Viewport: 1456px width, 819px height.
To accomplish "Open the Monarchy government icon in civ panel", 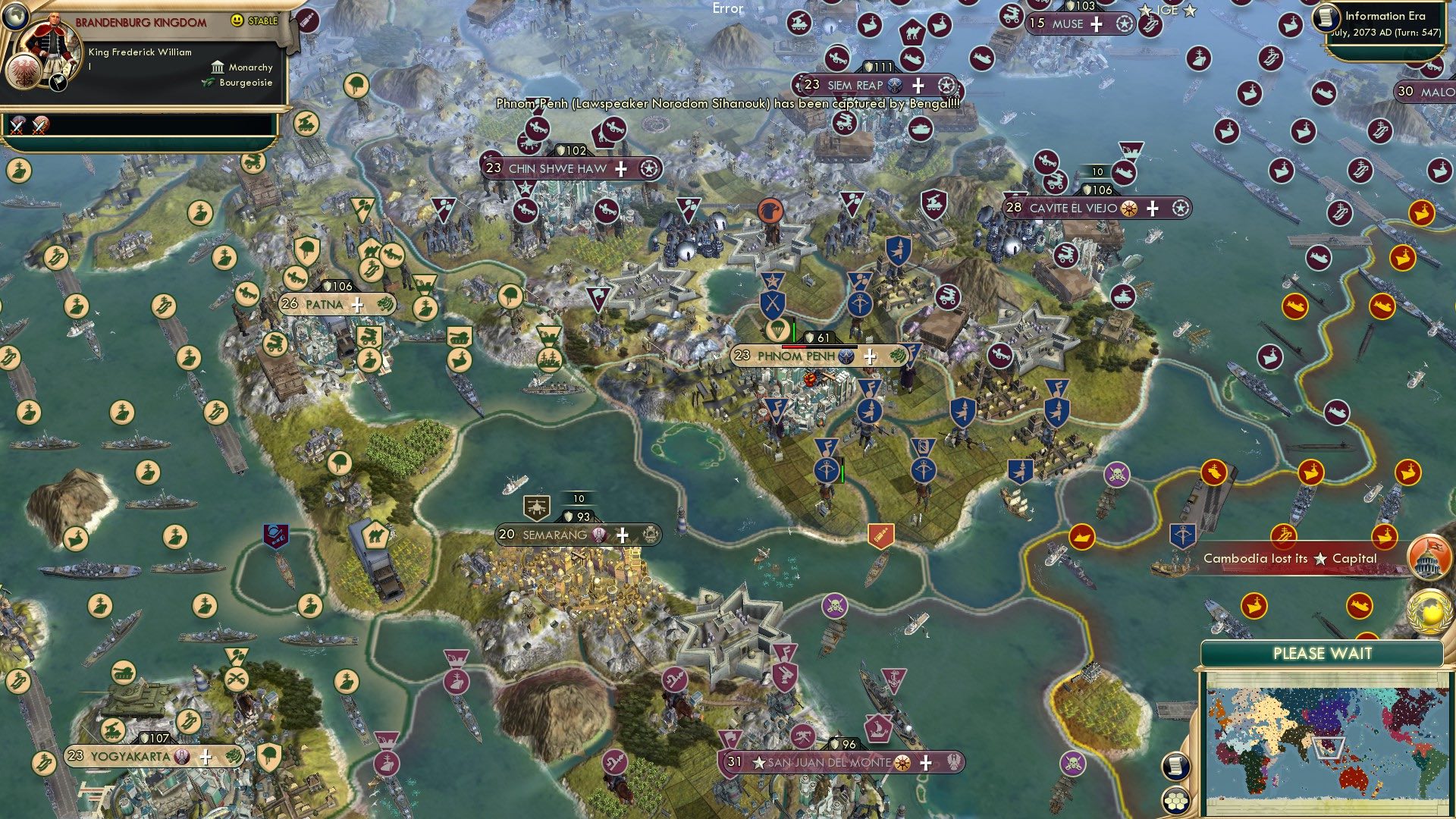I will click(x=217, y=67).
